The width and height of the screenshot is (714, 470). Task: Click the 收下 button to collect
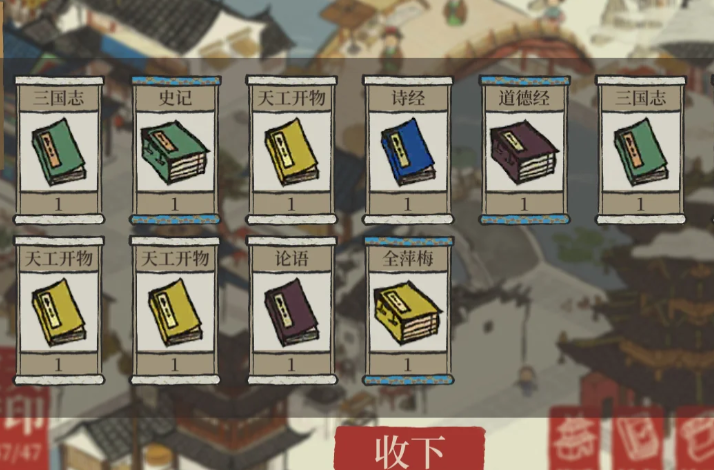(409, 450)
